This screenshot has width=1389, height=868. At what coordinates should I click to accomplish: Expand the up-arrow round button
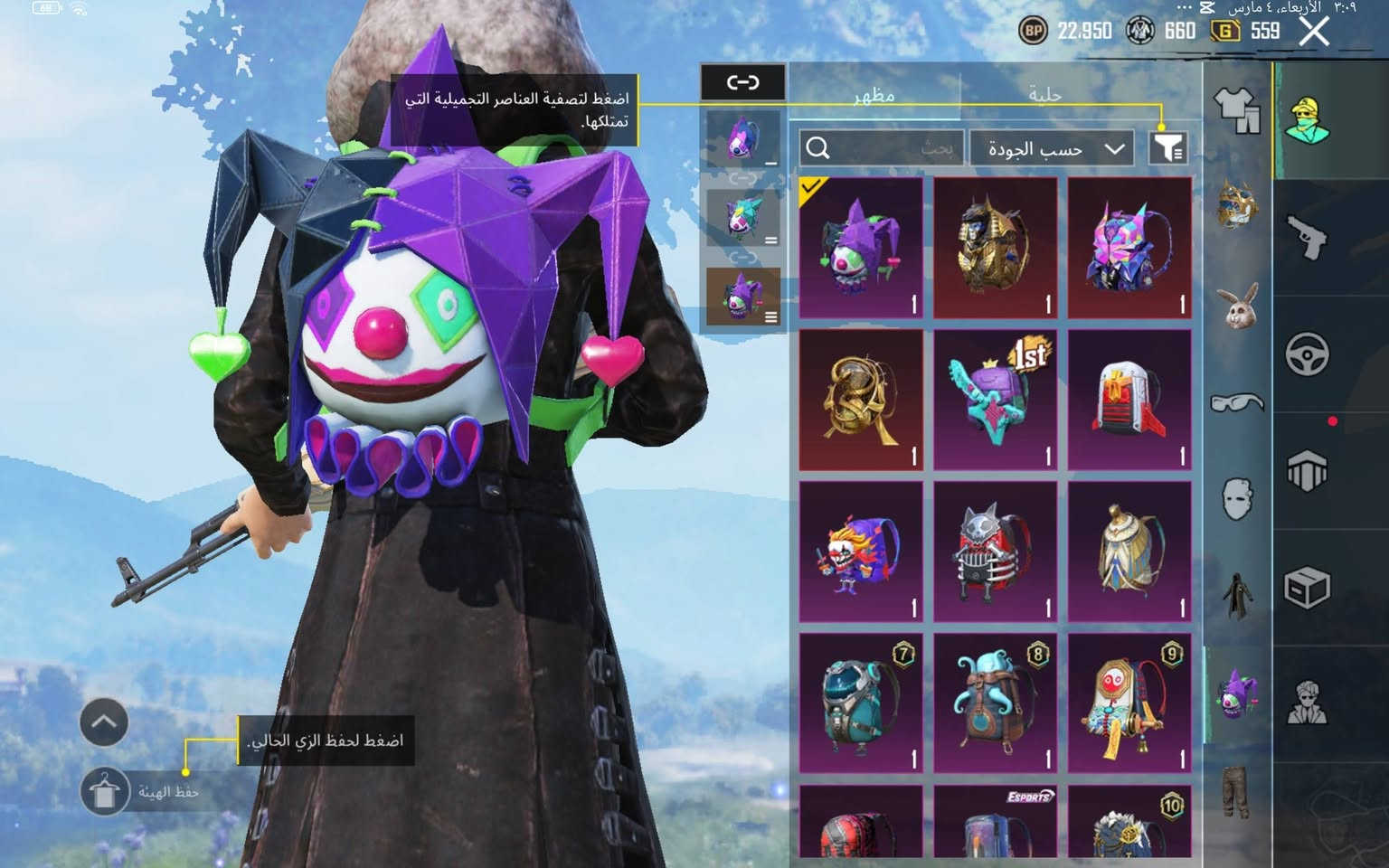click(104, 722)
